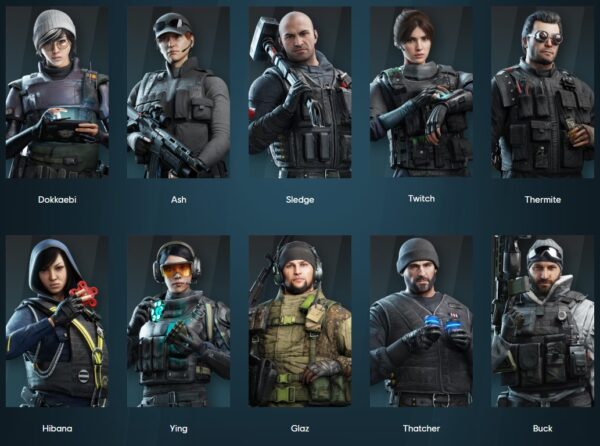Choose Ash from the operator grid
The width and height of the screenshot is (600, 446).
coord(178,93)
